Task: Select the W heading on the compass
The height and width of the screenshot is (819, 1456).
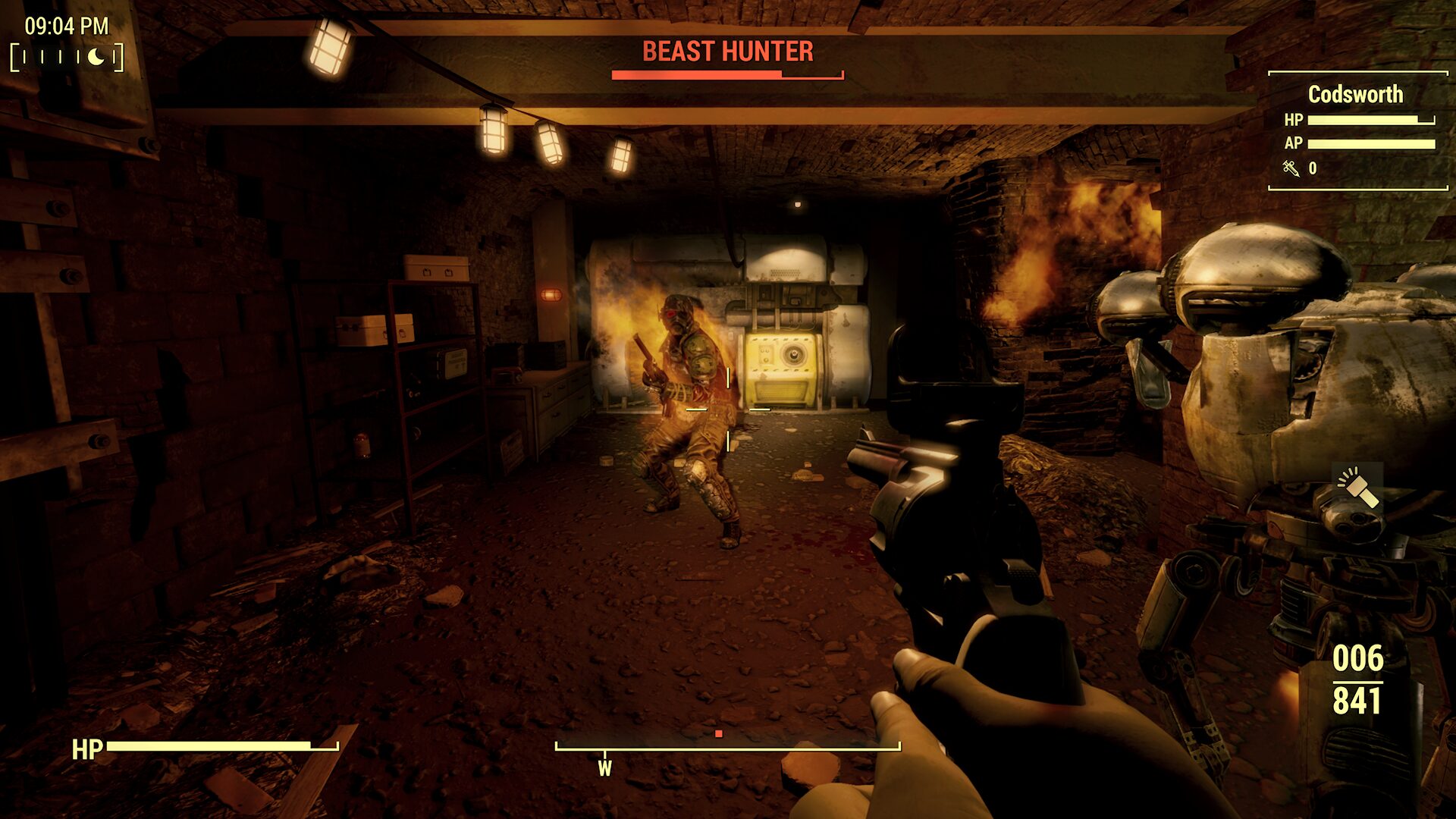Action: (x=604, y=768)
